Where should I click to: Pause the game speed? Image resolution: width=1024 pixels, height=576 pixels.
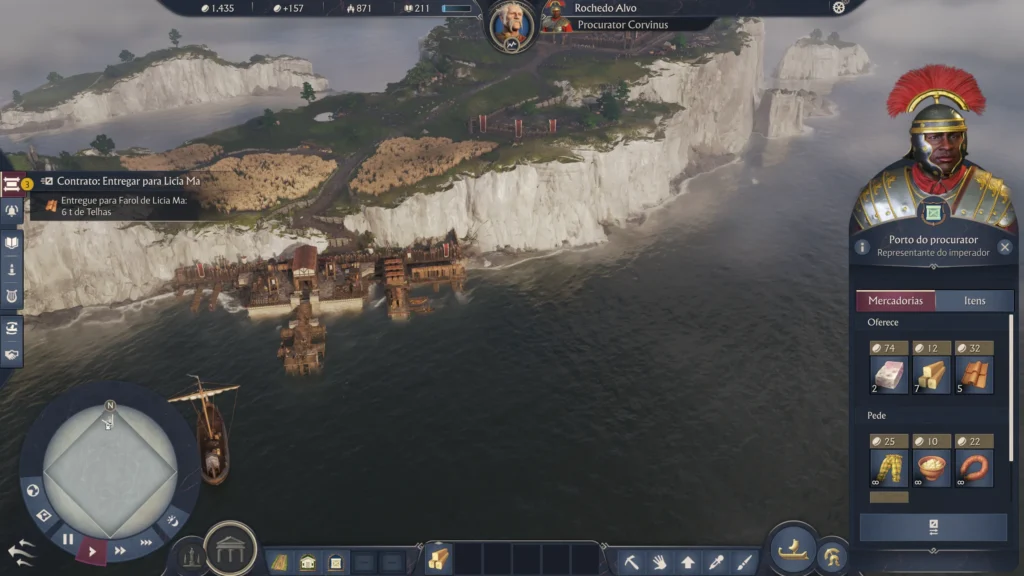tap(68, 539)
